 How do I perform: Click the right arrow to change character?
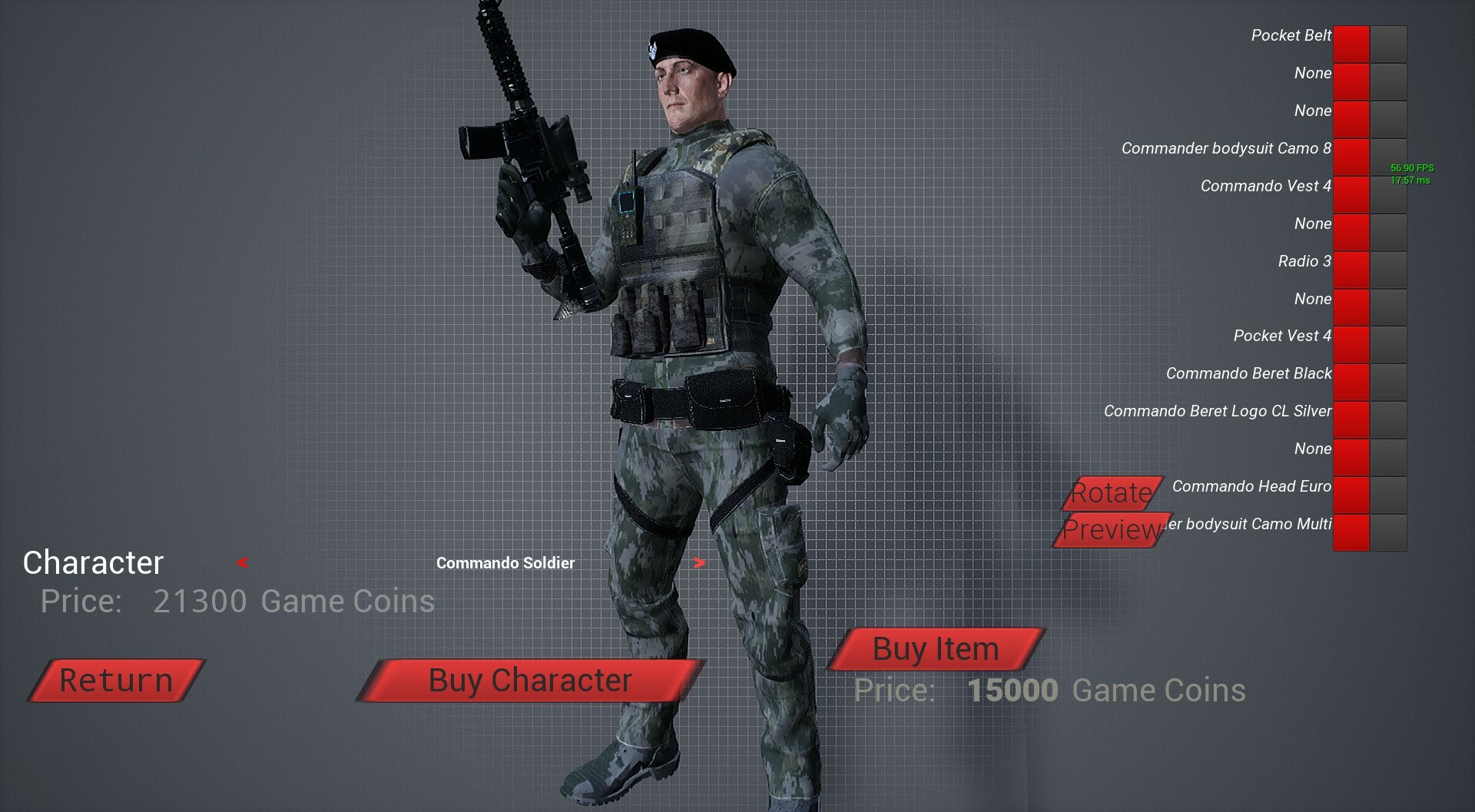click(700, 563)
